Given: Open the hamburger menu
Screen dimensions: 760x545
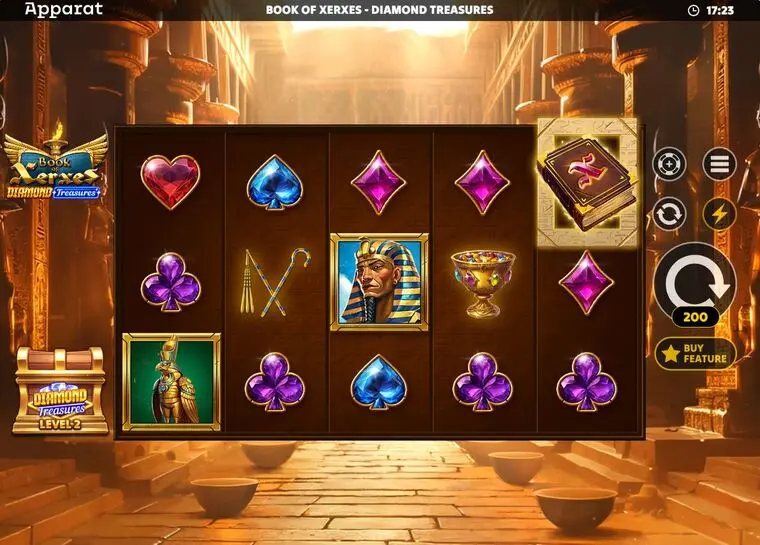Looking at the screenshot, I should tap(718, 164).
